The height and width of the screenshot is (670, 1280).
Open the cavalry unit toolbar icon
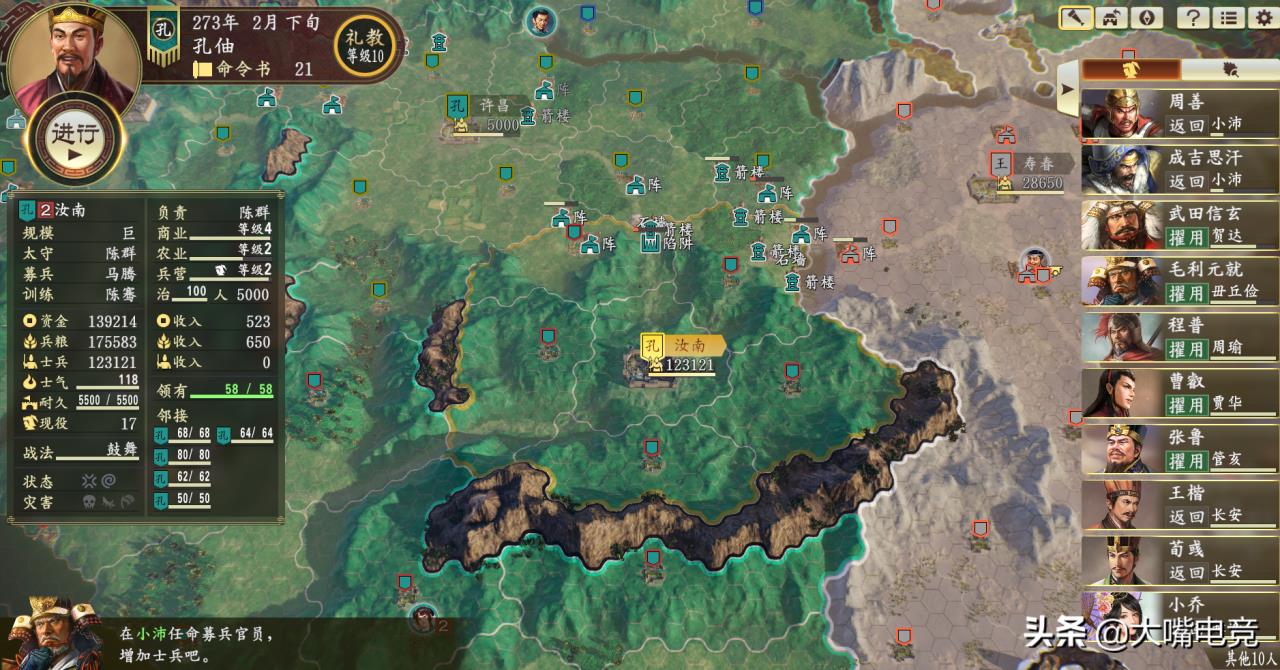coord(1112,17)
